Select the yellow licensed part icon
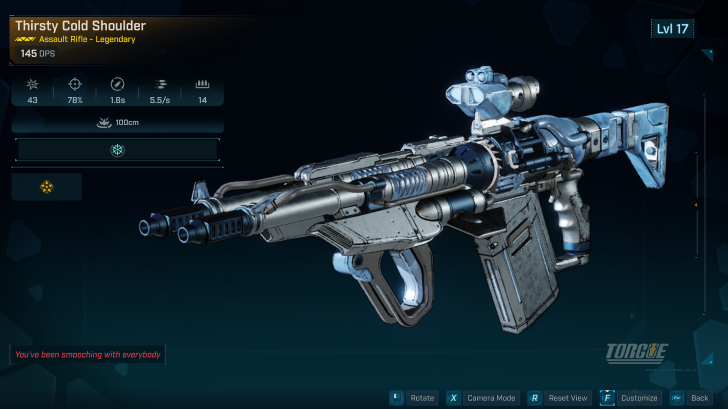728x409 pixels. pyautogui.click(x=46, y=186)
